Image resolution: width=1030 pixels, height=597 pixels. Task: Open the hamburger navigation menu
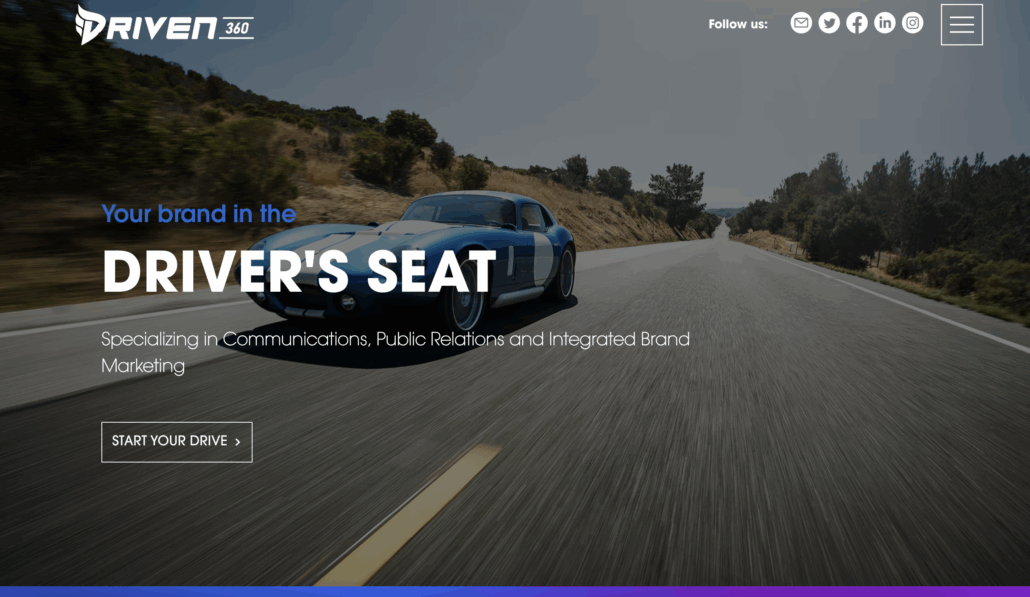click(961, 25)
